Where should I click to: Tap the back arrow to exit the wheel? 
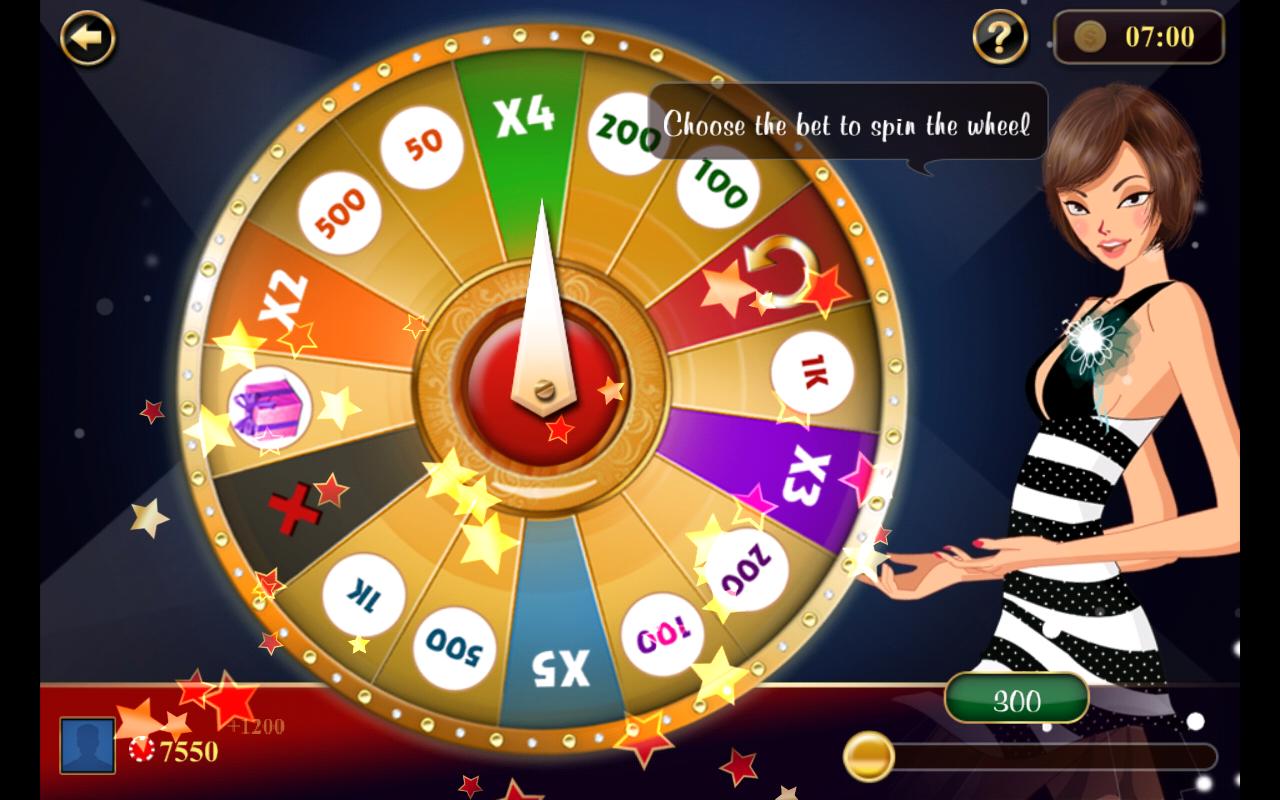click(86, 38)
